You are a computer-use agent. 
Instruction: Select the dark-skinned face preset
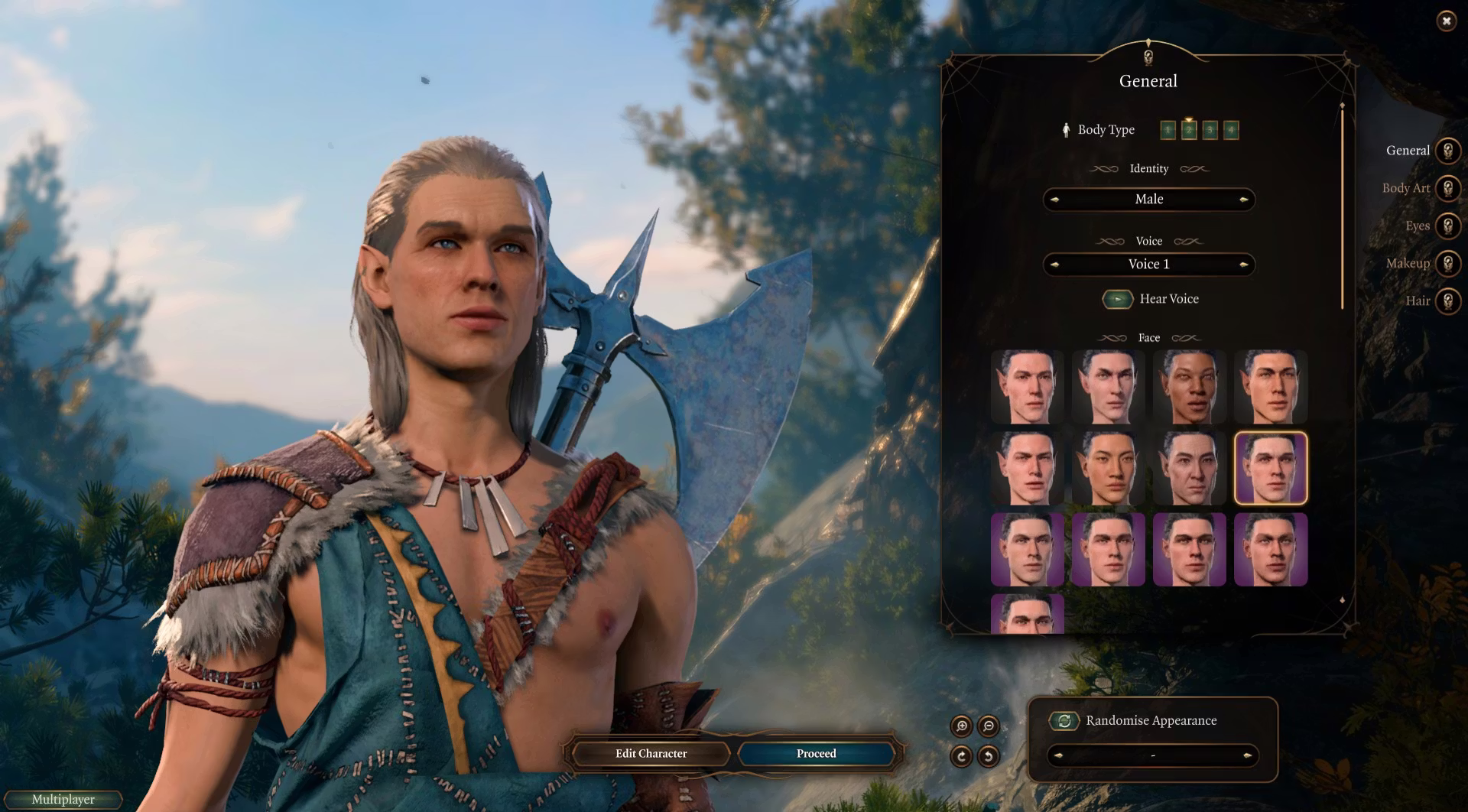pos(1189,387)
